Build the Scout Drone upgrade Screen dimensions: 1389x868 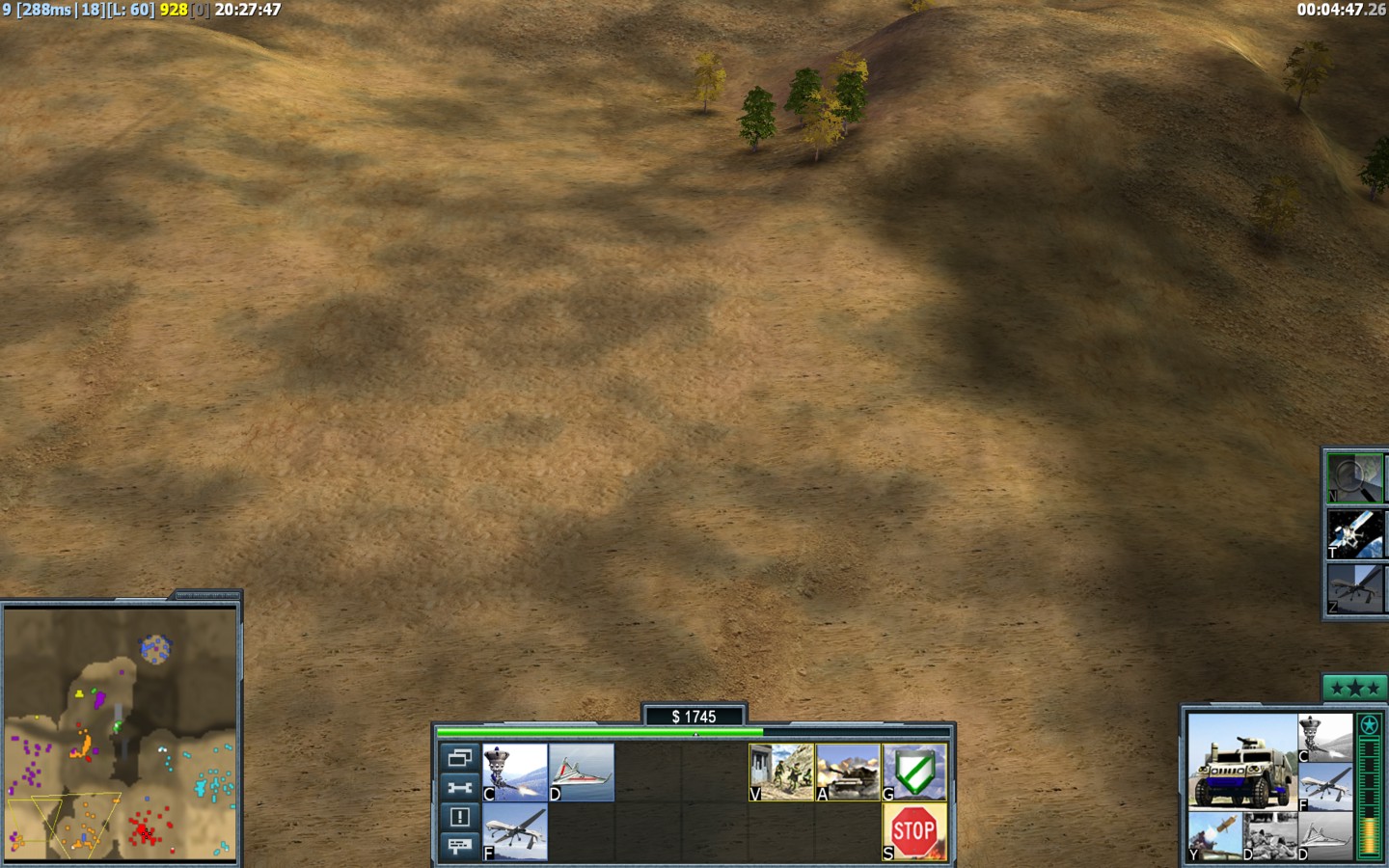pos(582,773)
